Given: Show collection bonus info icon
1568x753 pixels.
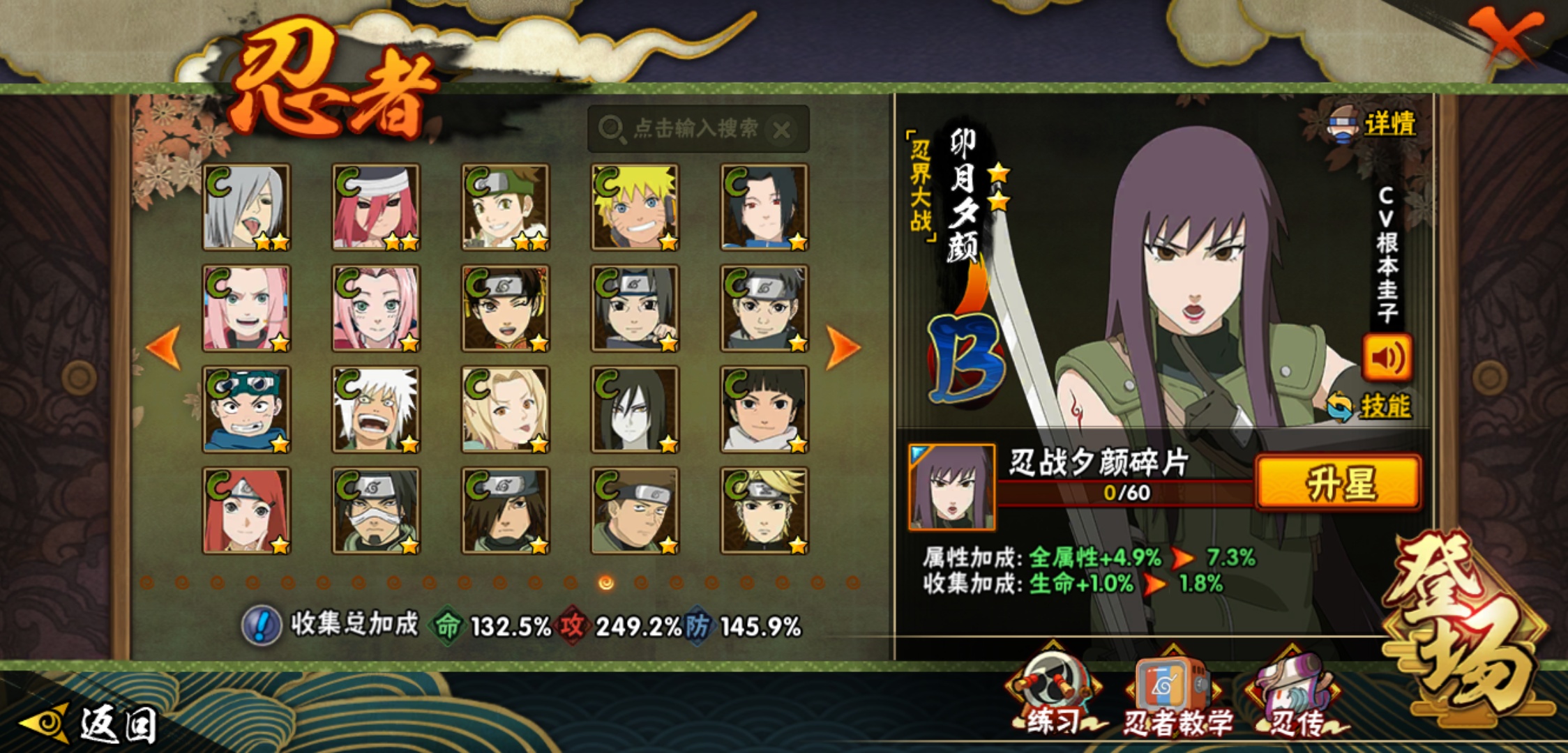Looking at the screenshot, I should click(262, 625).
